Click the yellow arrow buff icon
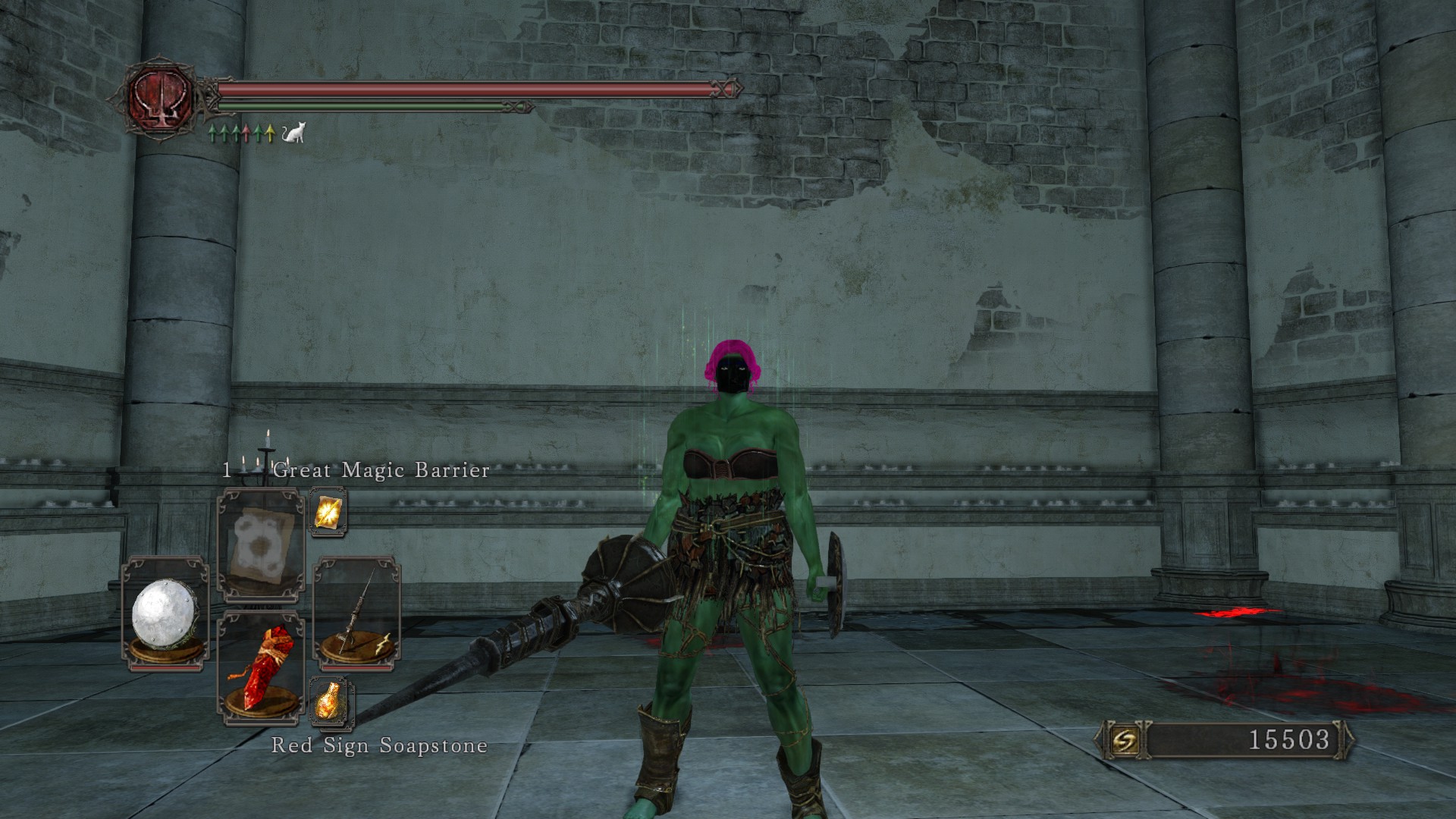 pyautogui.click(x=271, y=134)
